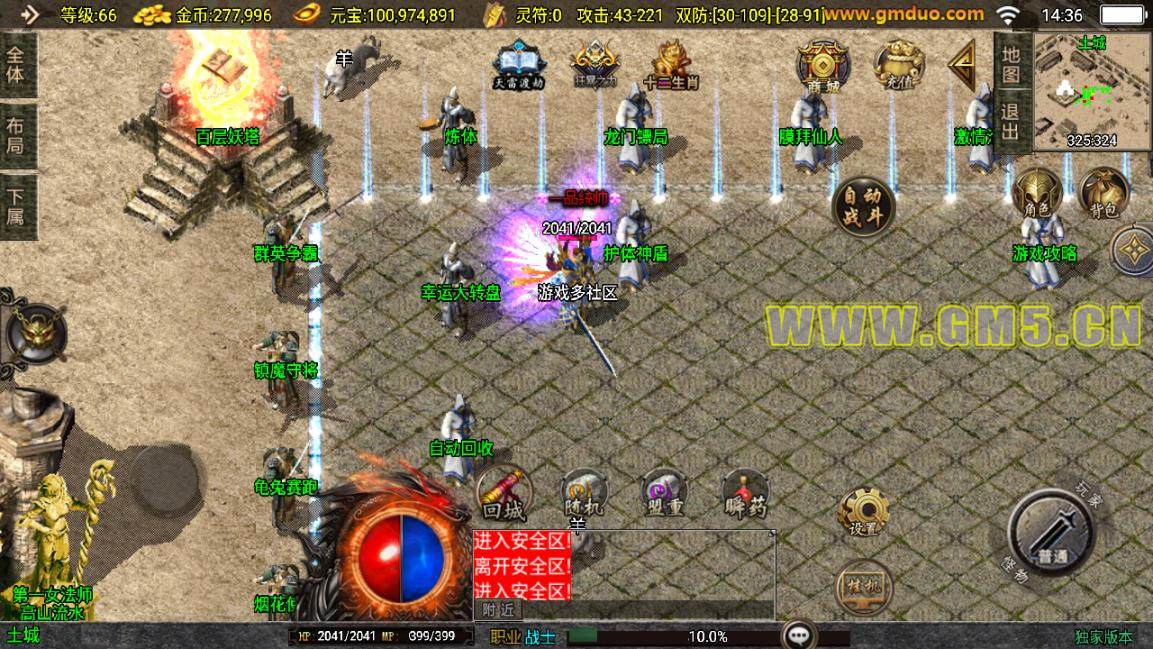Open the 十二生肖 zodiac icon
1153x649 pixels.
click(x=670, y=65)
